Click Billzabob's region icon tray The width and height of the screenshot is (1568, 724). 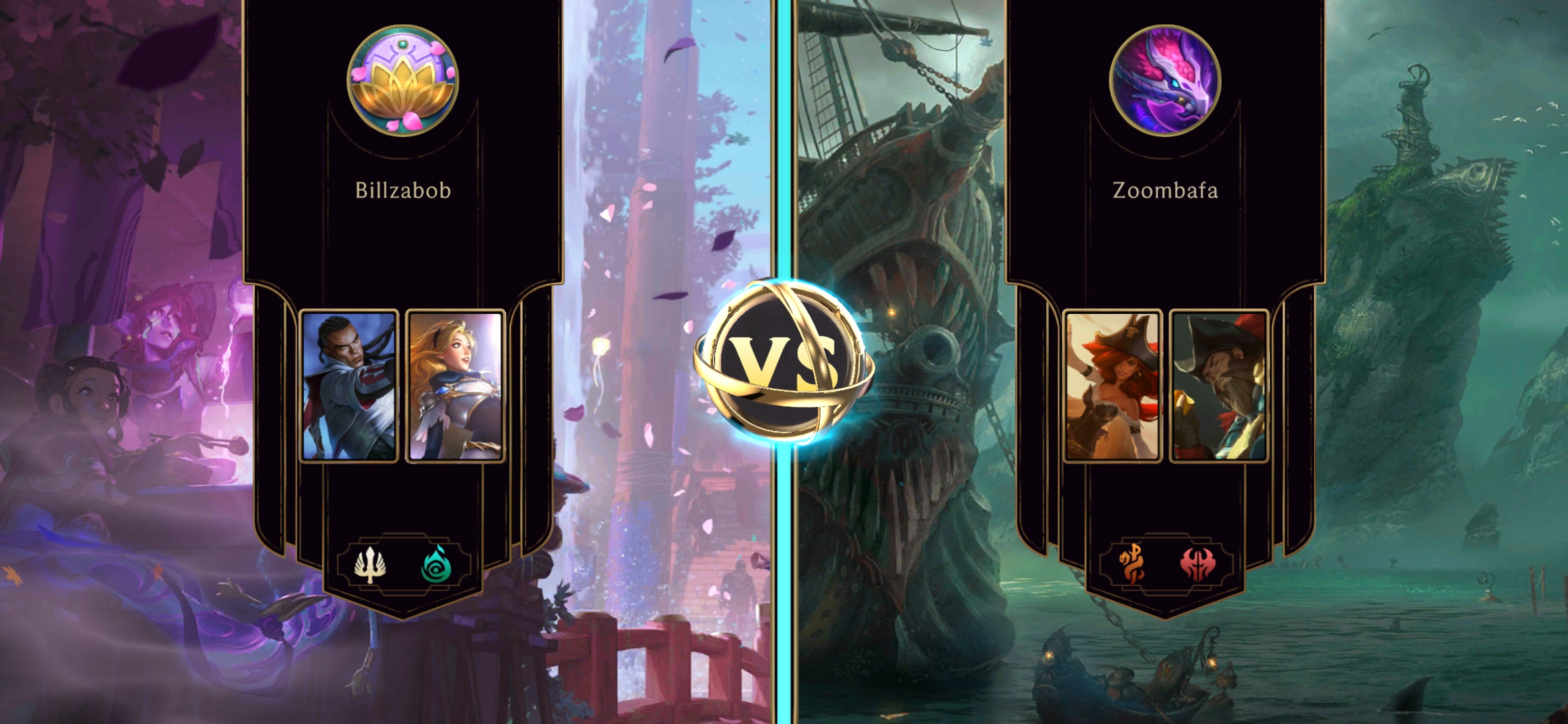click(403, 566)
